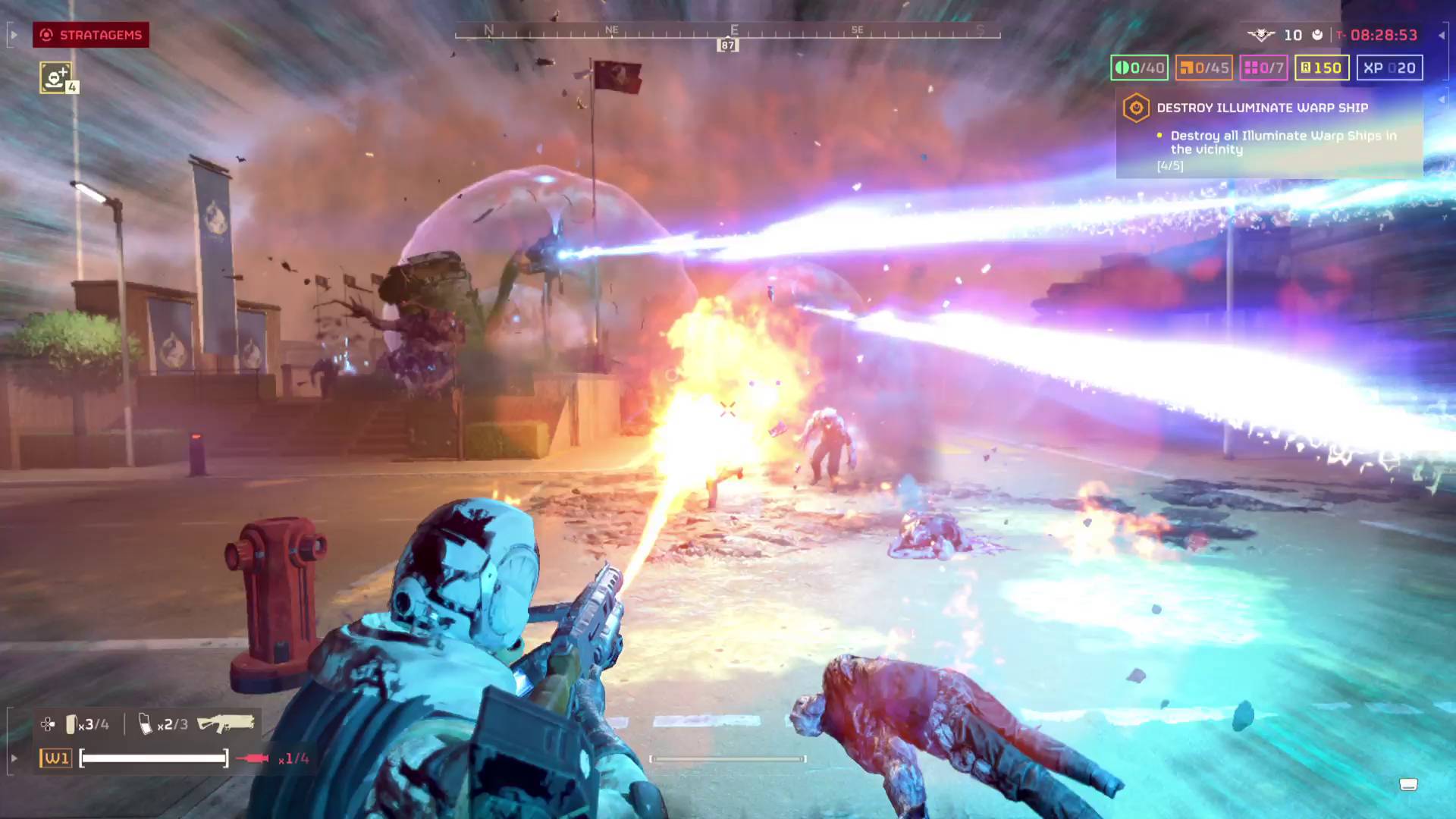Screen dimensions: 1456x819
Task: Collapse the mission timer panel arrow
Action: [x=1443, y=35]
